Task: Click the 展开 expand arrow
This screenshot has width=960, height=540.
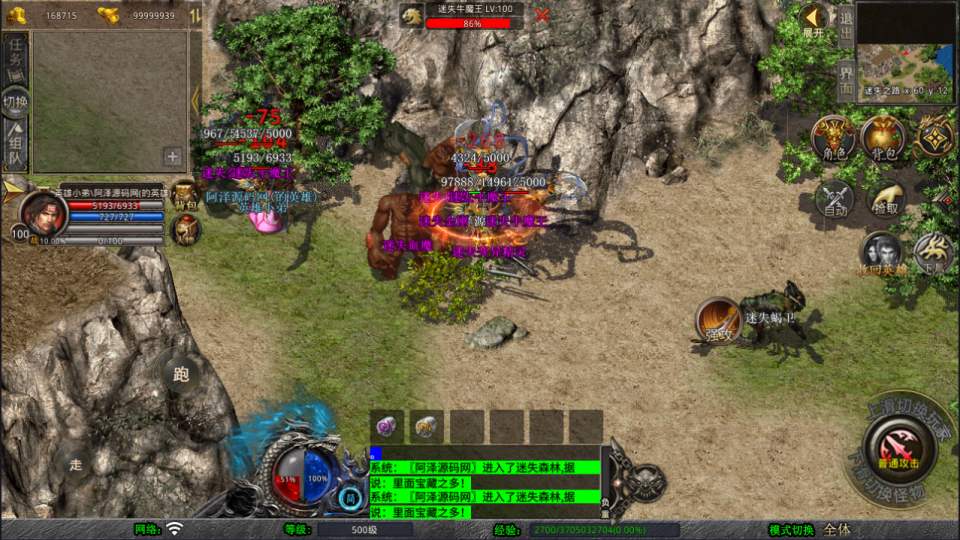Action: click(814, 18)
